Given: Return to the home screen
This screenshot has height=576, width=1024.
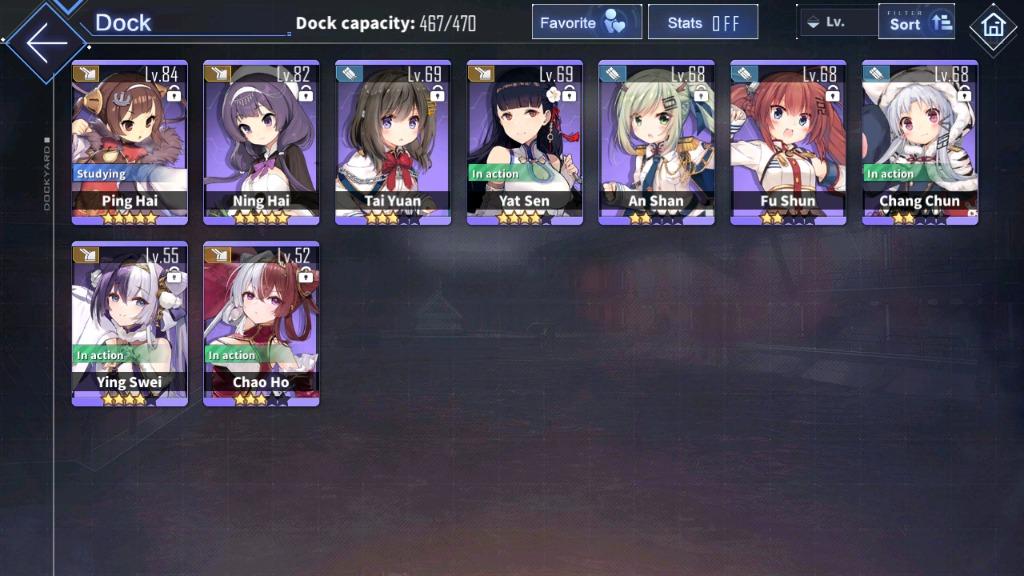Looking at the screenshot, I should coord(993,27).
